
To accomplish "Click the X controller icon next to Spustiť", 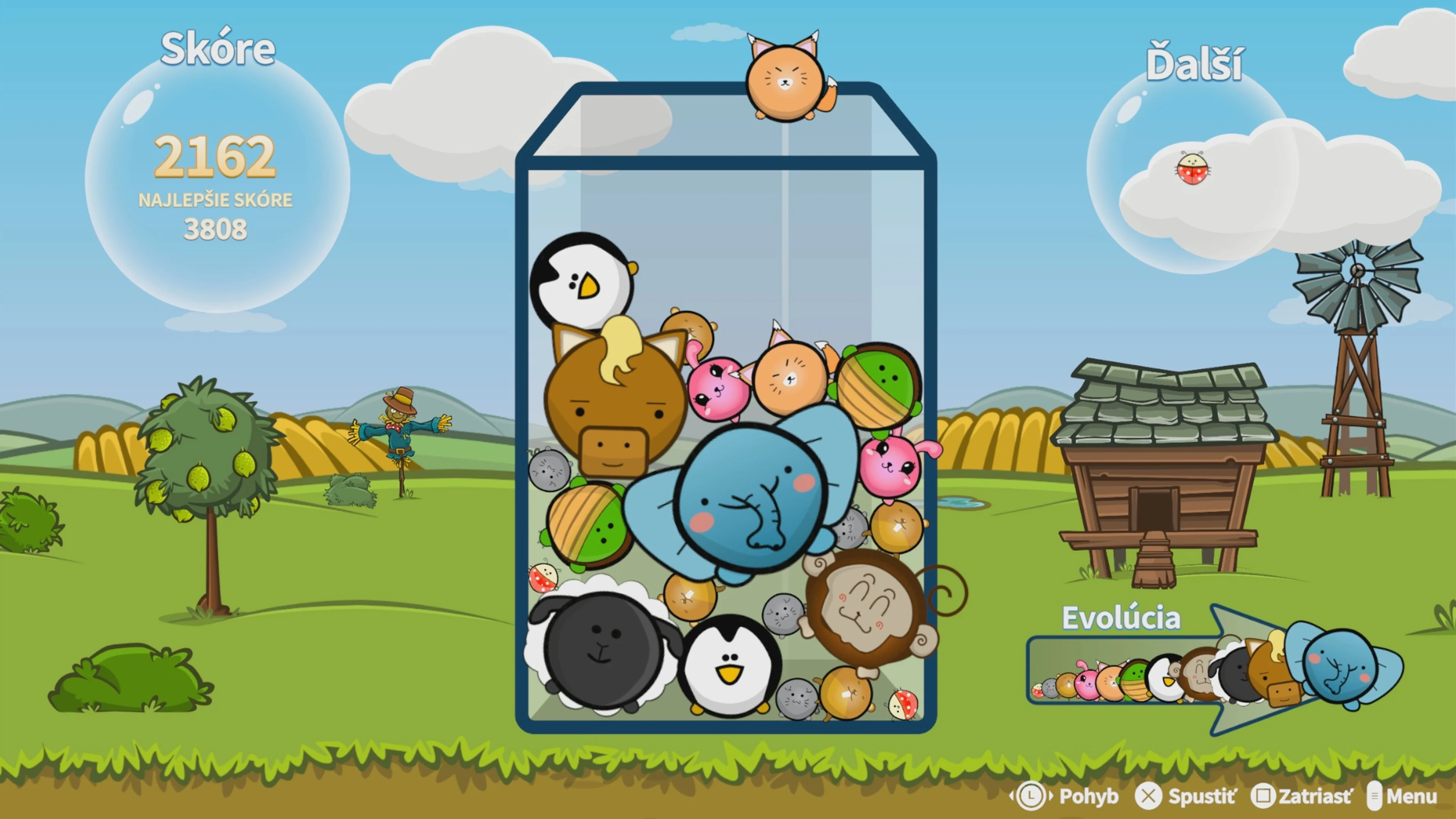I will point(1148,796).
